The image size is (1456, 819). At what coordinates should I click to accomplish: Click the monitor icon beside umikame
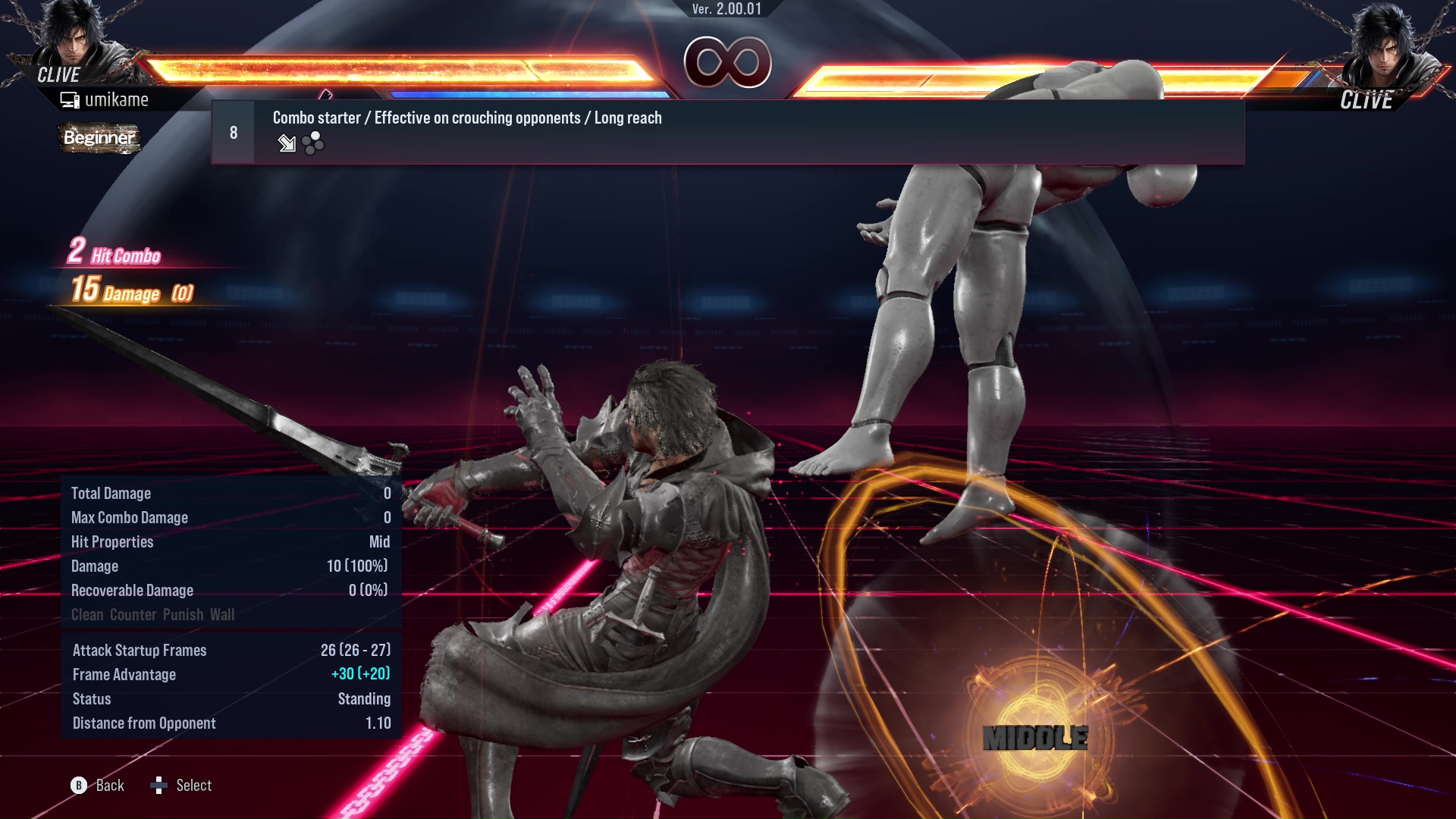click(x=70, y=99)
